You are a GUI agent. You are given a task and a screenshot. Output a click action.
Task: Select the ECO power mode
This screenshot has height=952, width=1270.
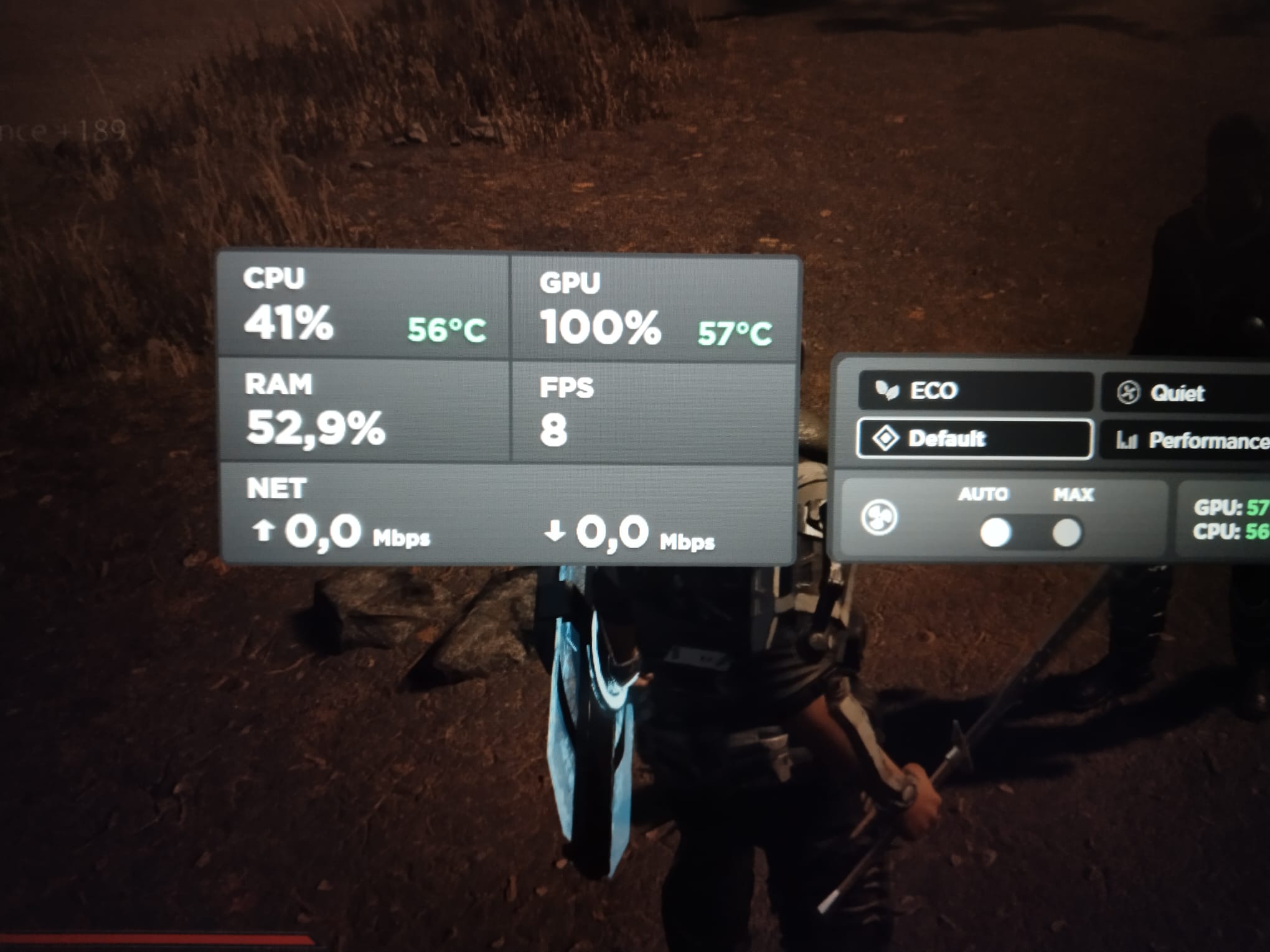[x=975, y=391]
